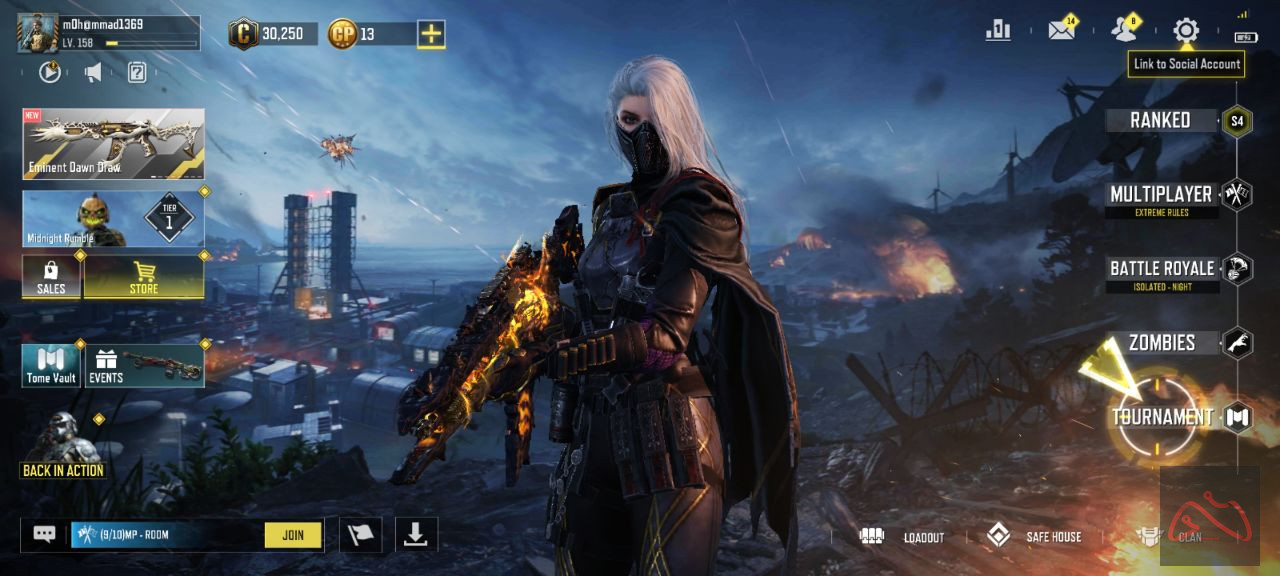Image resolution: width=1280 pixels, height=576 pixels.
Task: Enter the Tournament mode
Action: click(x=1163, y=417)
